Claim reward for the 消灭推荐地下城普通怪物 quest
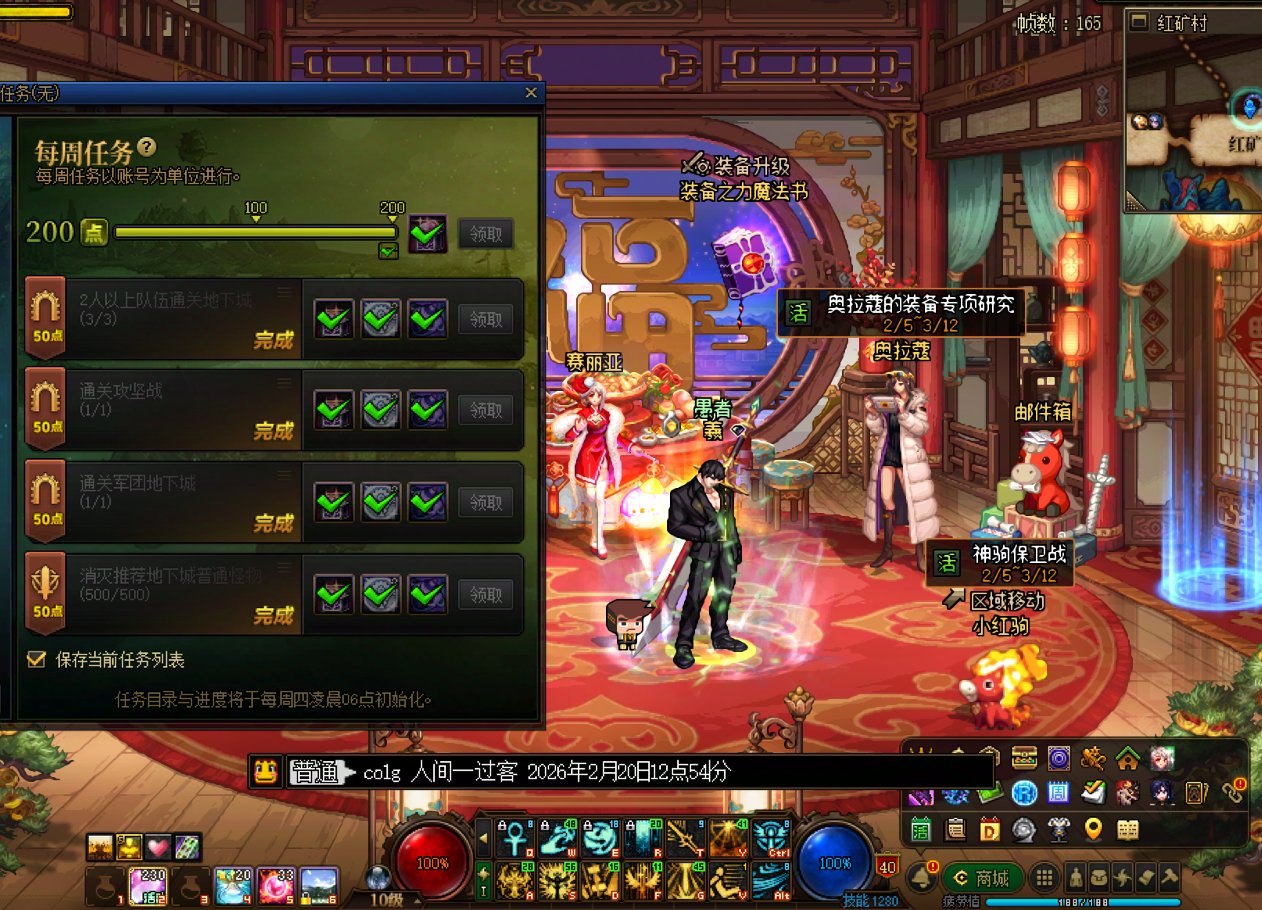1262x910 pixels. (486, 595)
